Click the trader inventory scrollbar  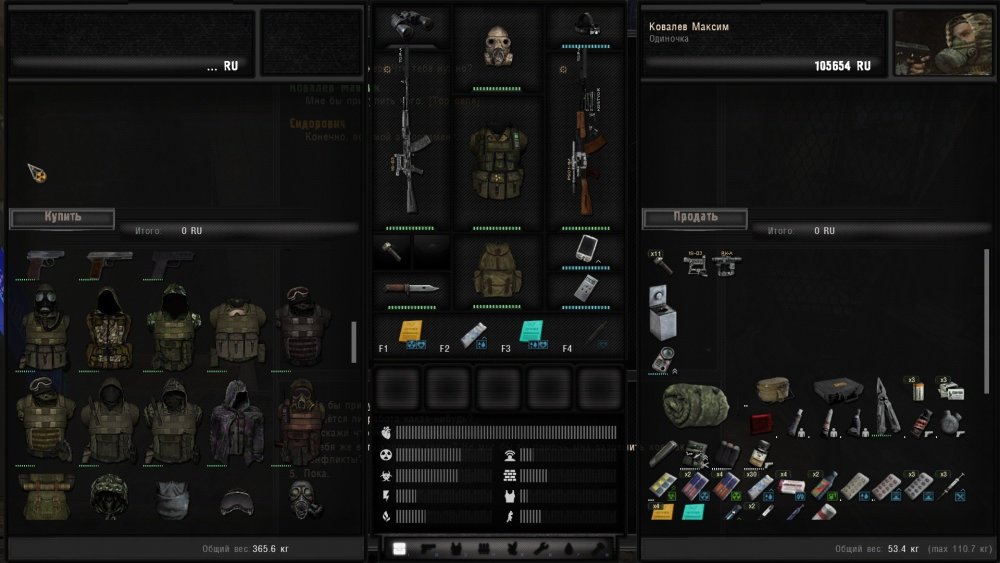(x=353, y=342)
